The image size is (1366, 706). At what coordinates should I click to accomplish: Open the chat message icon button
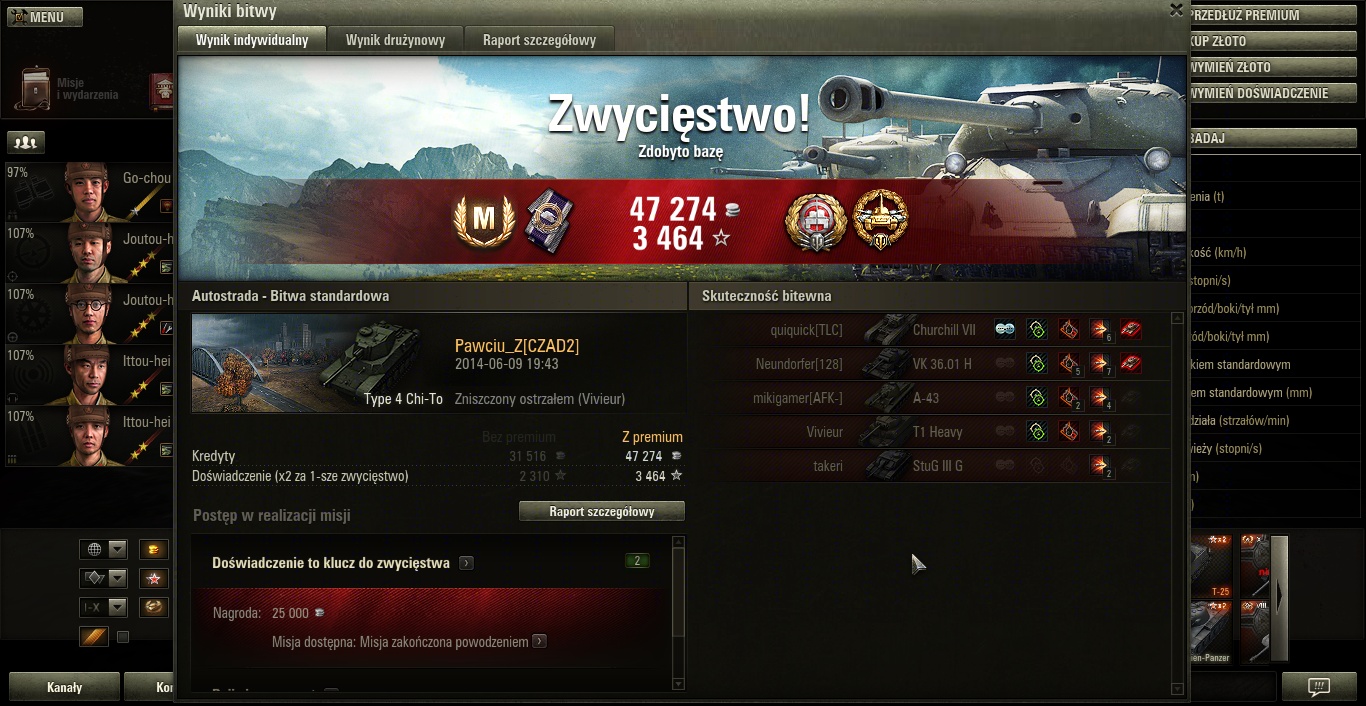tap(1319, 687)
